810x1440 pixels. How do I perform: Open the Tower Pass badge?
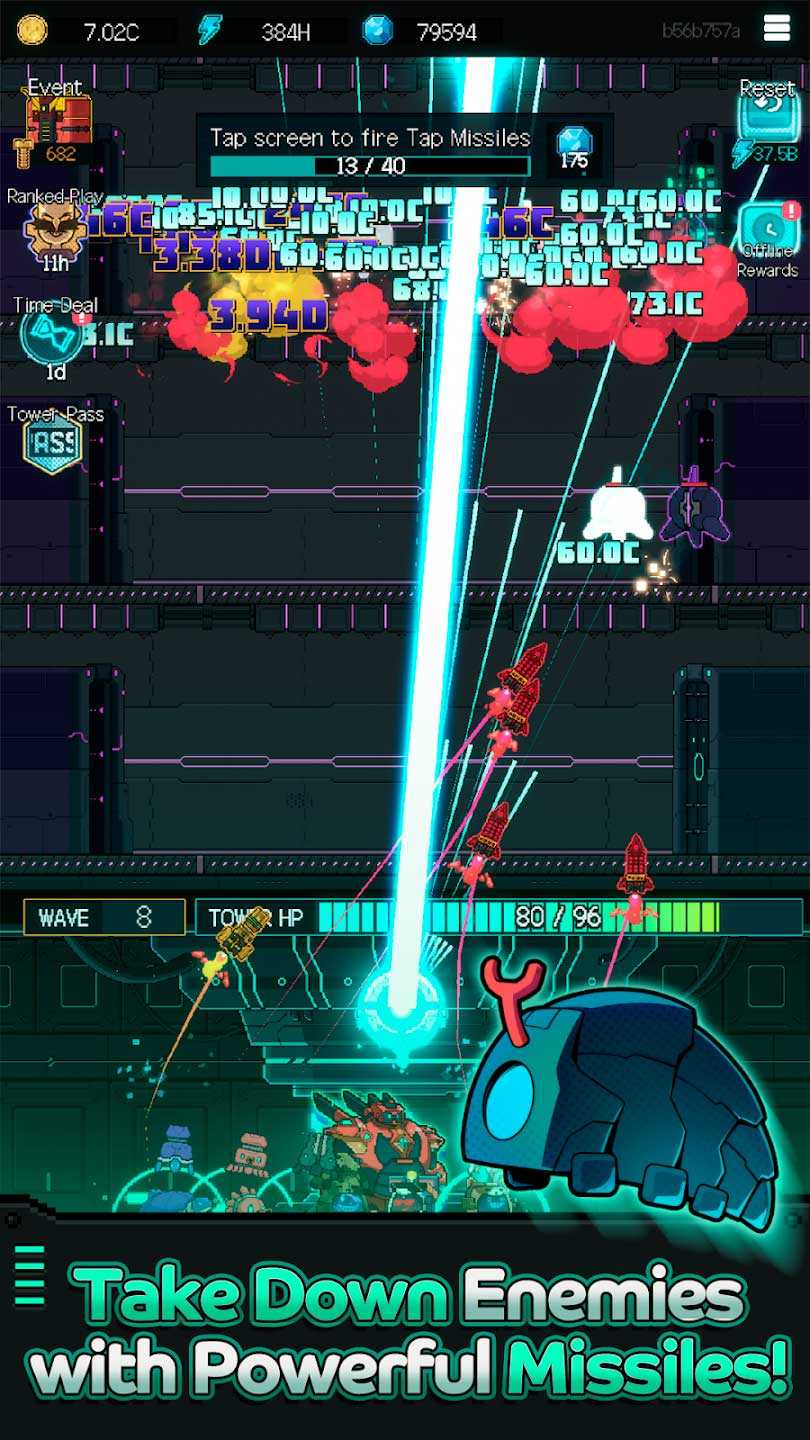pyautogui.click(x=53, y=443)
